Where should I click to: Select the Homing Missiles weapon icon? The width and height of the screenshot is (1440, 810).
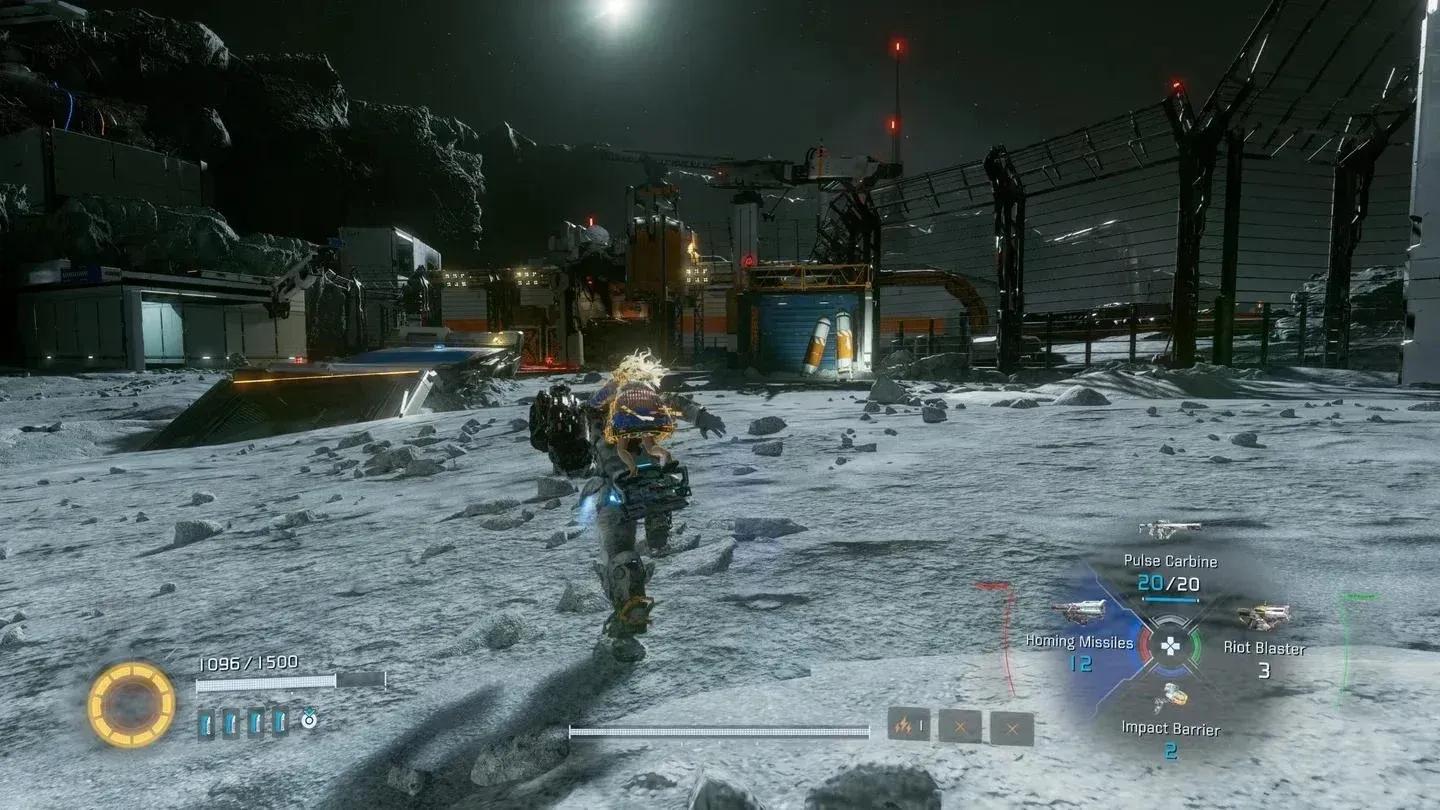[1078, 609]
